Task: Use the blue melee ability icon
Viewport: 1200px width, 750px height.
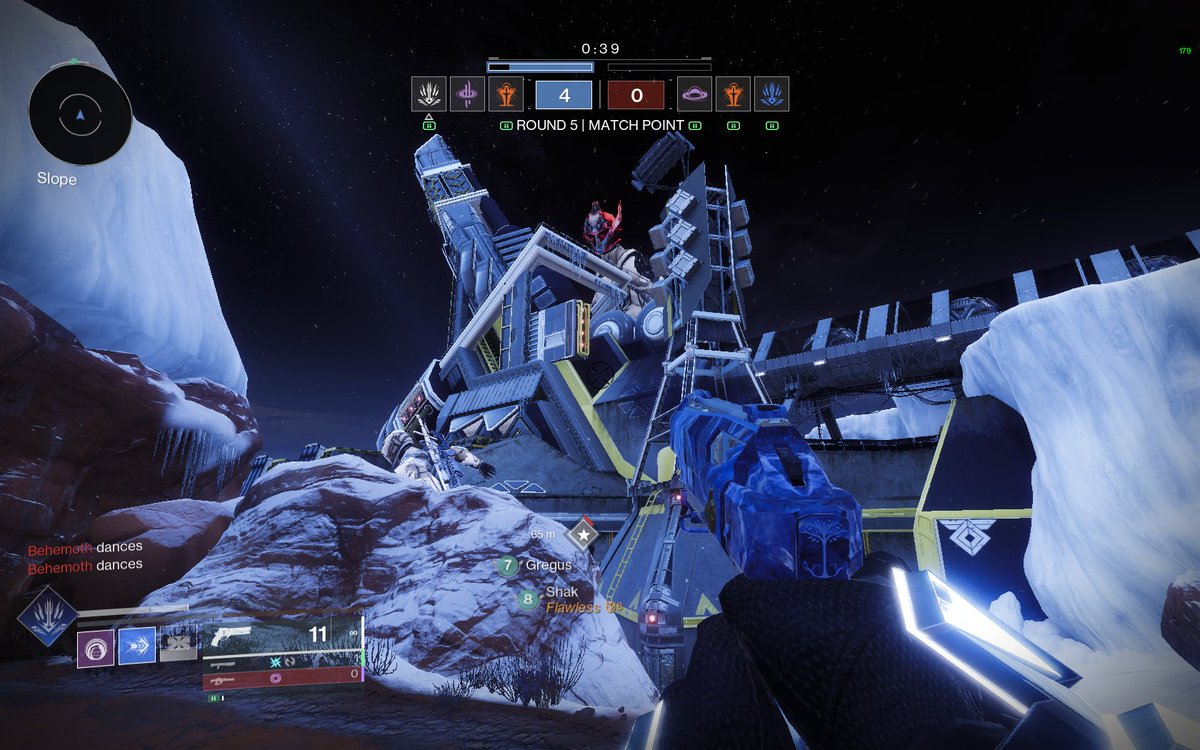Action: tap(138, 647)
